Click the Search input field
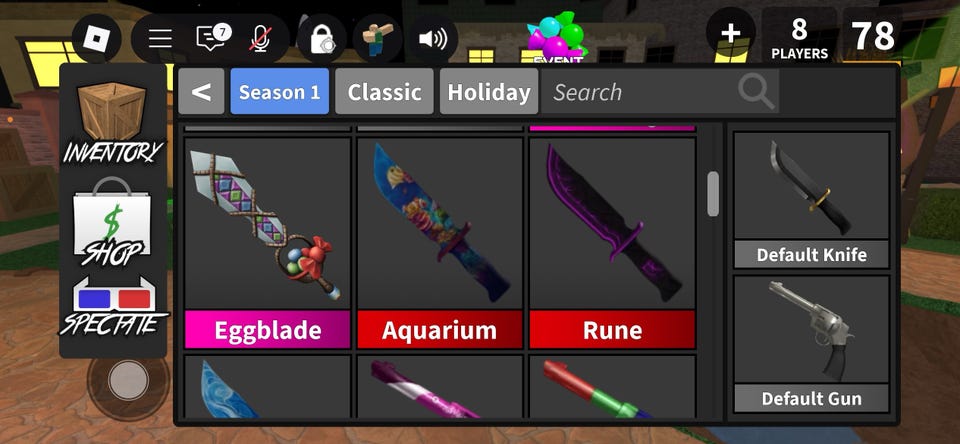Screen dimensions: 960x444 coord(640,92)
